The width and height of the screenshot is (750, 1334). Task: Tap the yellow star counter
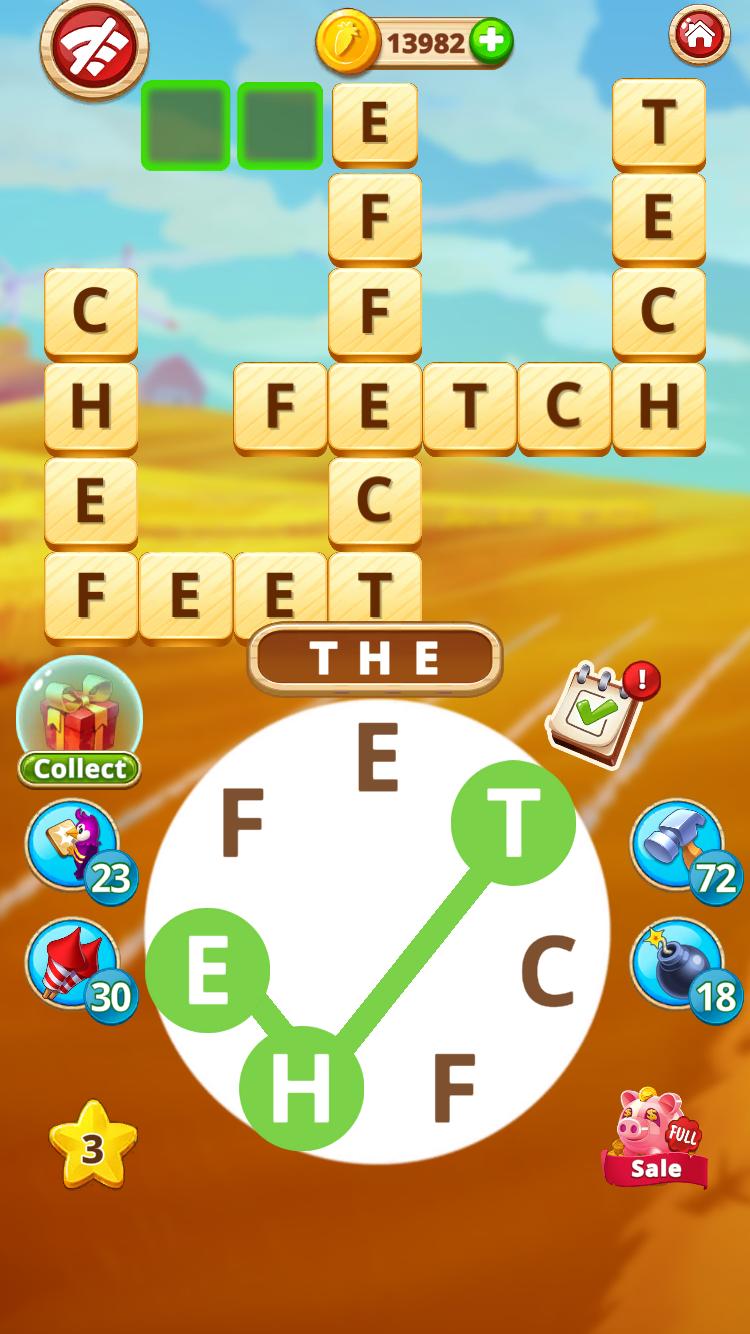tap(92, 1148)
